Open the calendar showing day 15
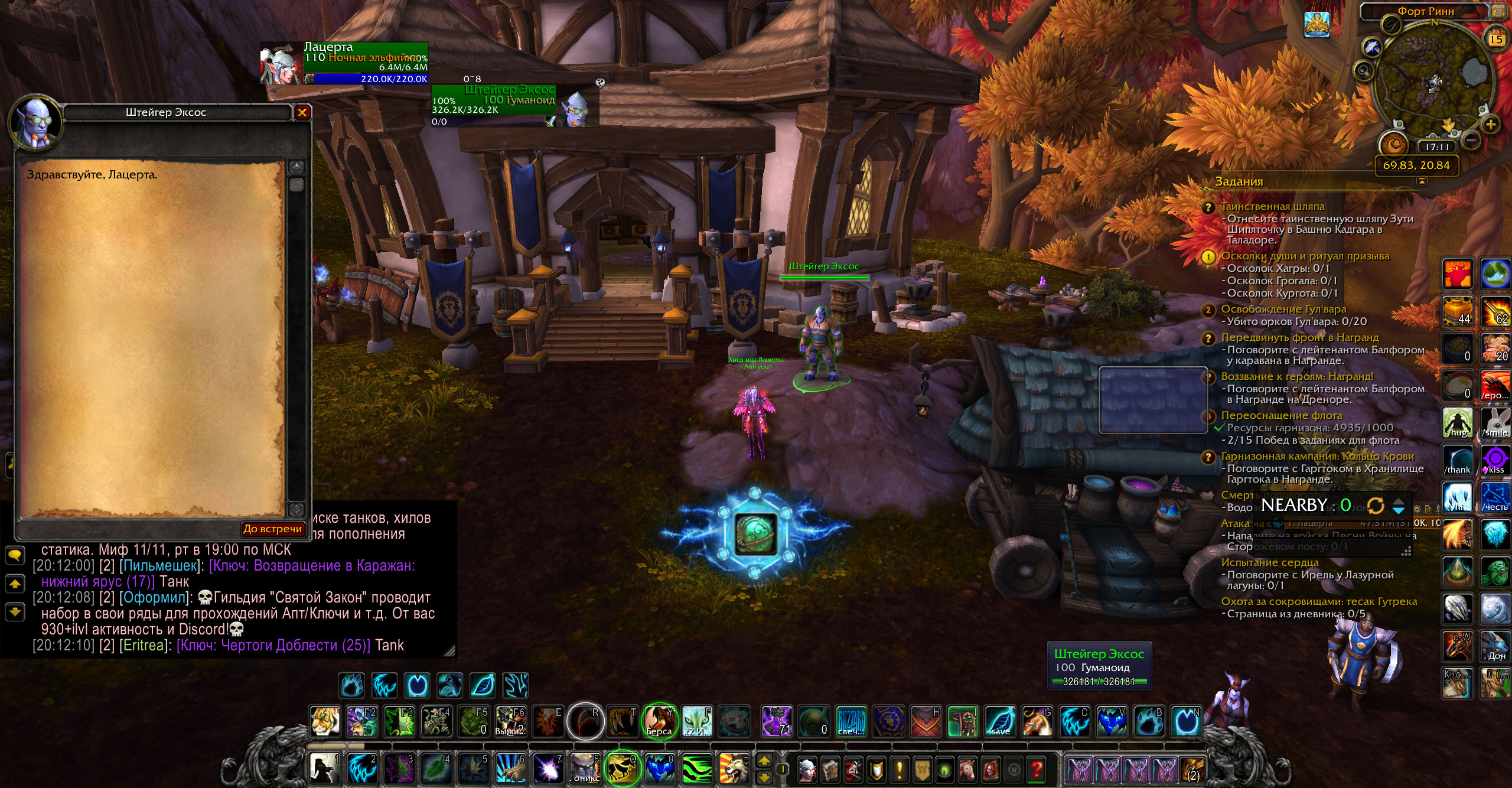Viewport: 1512px width, 788px height. click(x=1496, y=40)
